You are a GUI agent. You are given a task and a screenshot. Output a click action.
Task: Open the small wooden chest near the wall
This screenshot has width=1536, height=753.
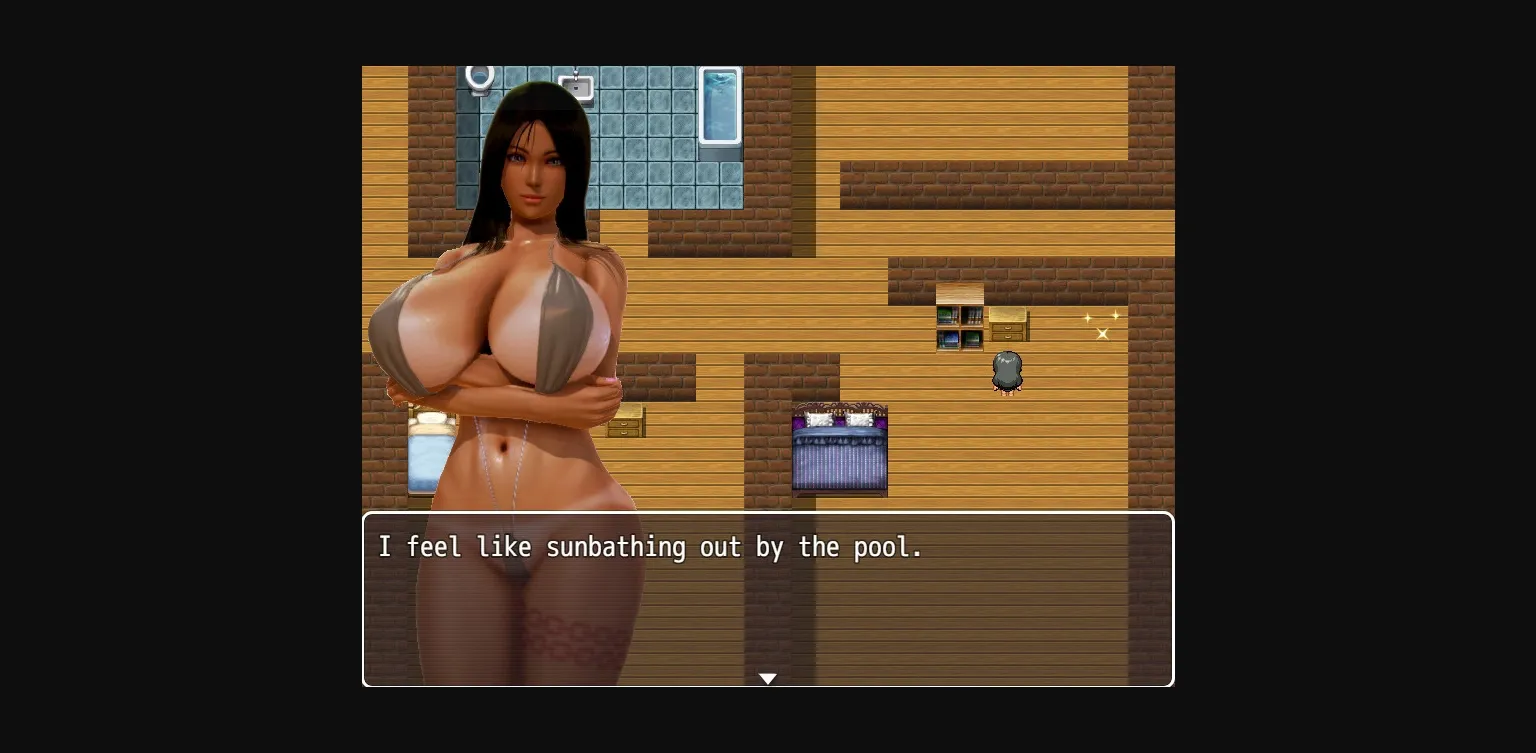[x=627, y=422]
